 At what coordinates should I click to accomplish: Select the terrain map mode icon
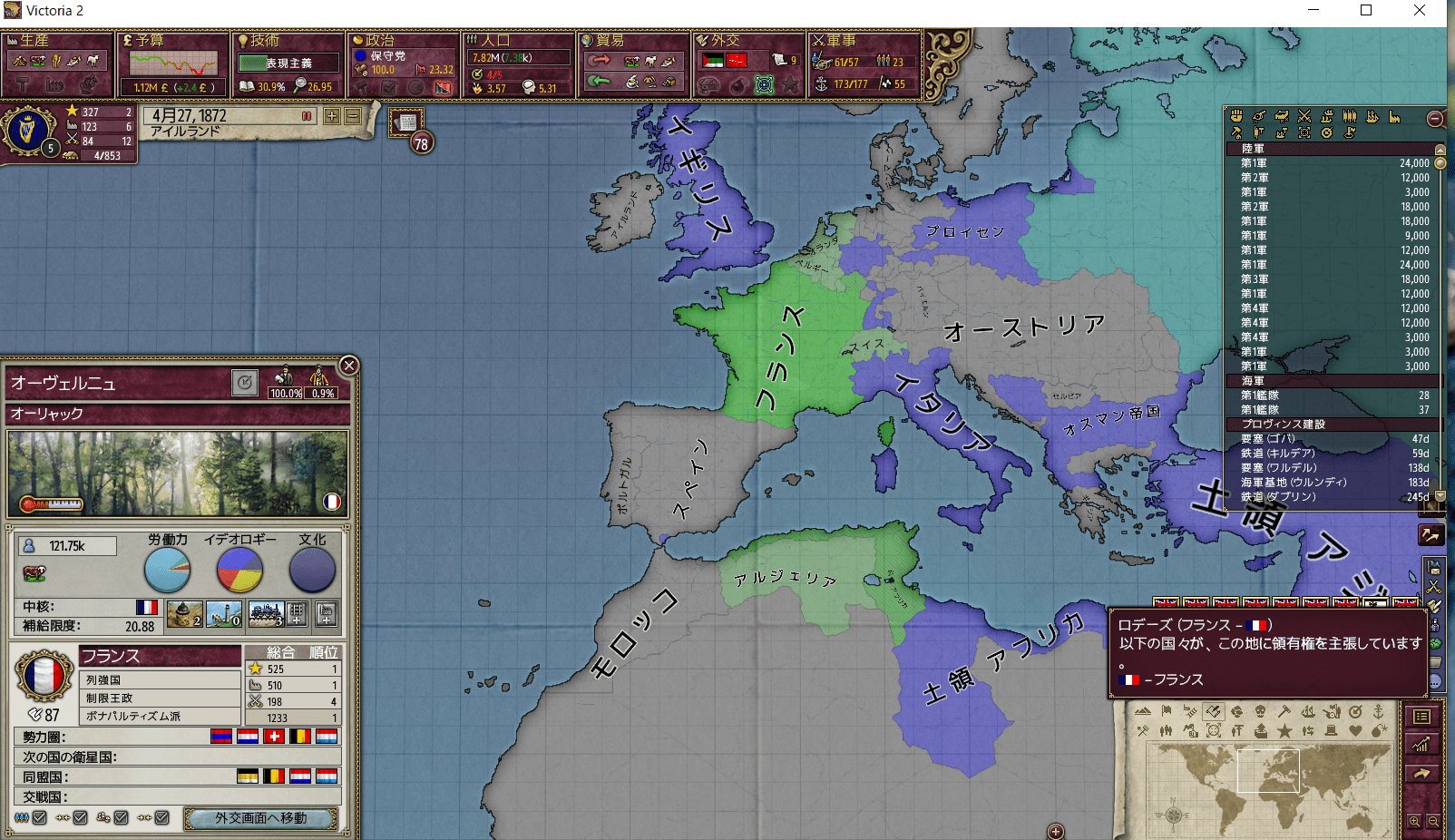(1143, 711)
